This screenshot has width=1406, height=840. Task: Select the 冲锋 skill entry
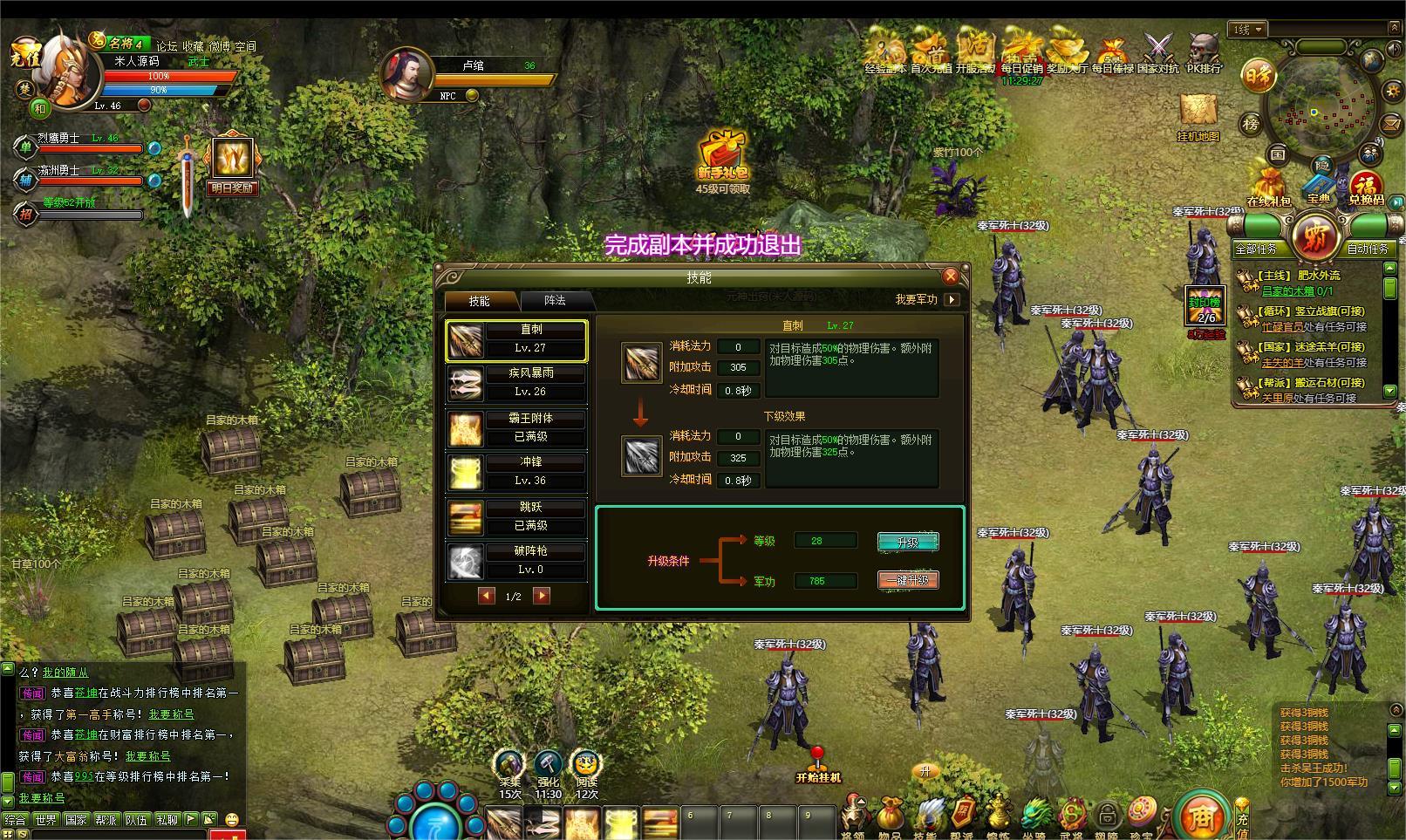pos(516,472)
